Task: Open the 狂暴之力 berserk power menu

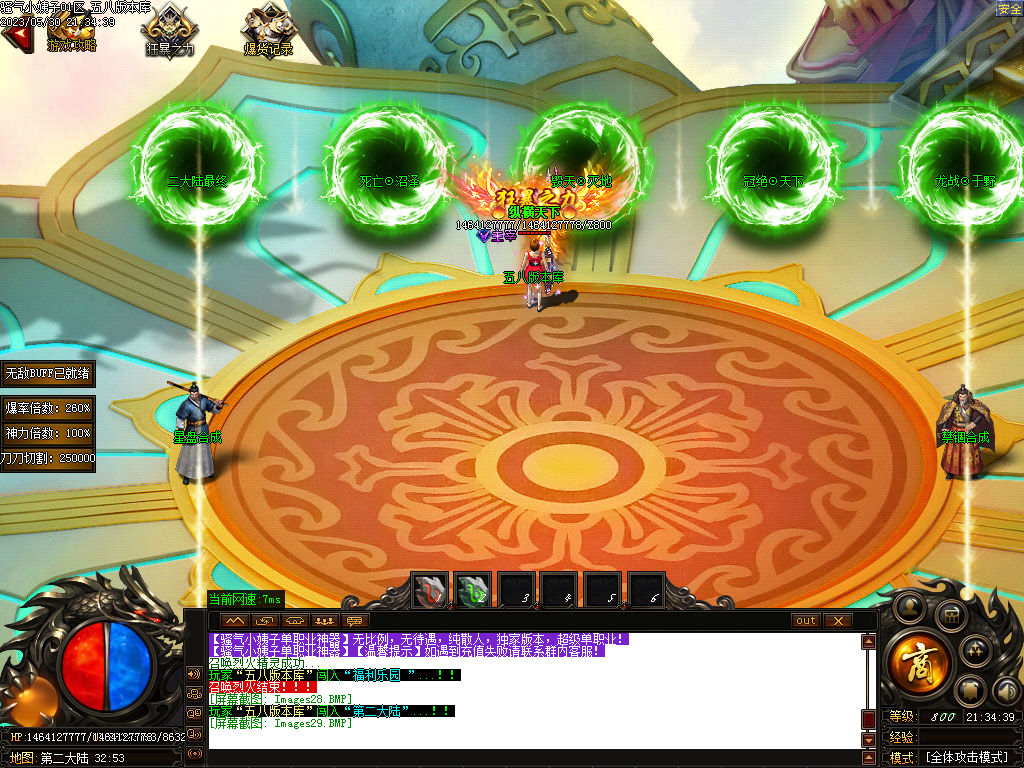Action: point(169,30)
